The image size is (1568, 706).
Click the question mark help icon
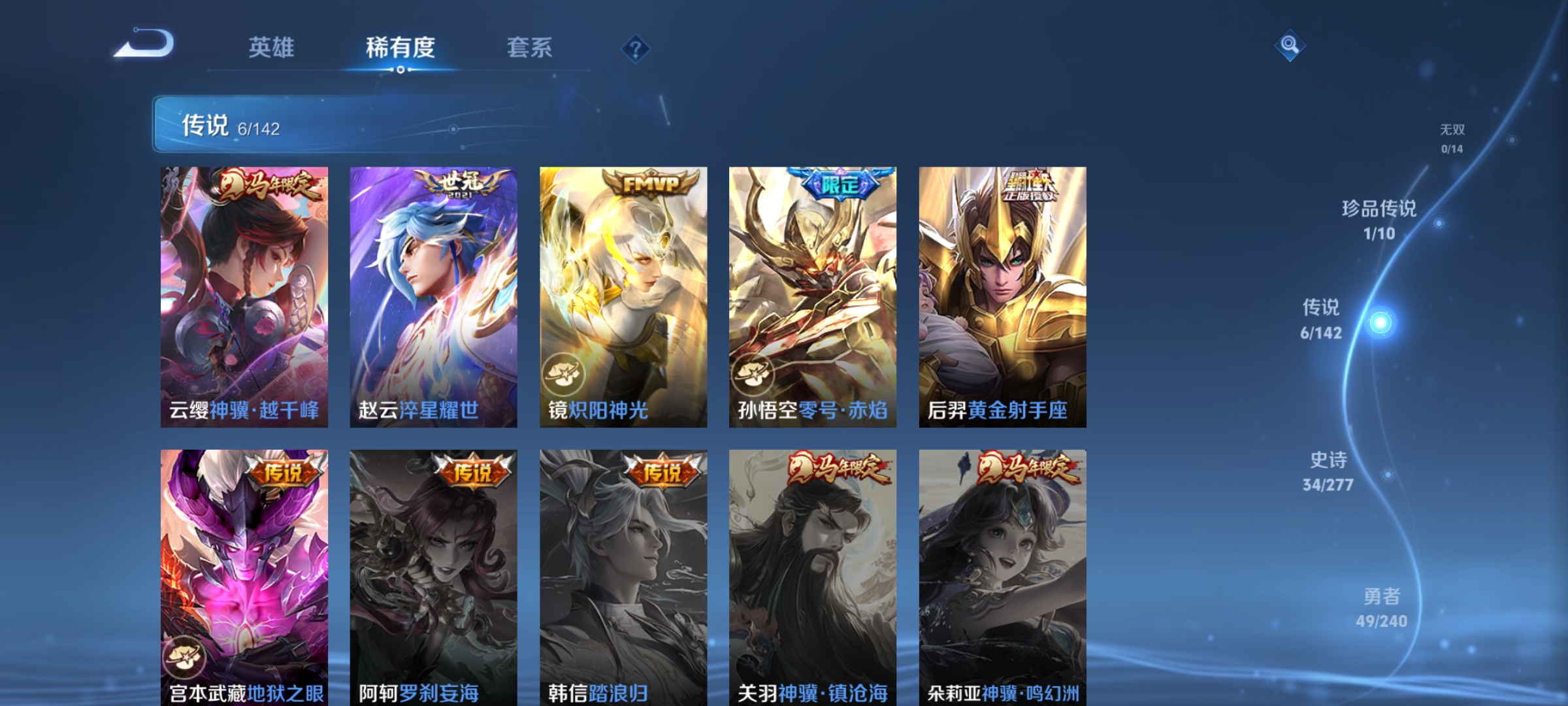(x=637, y=49)
